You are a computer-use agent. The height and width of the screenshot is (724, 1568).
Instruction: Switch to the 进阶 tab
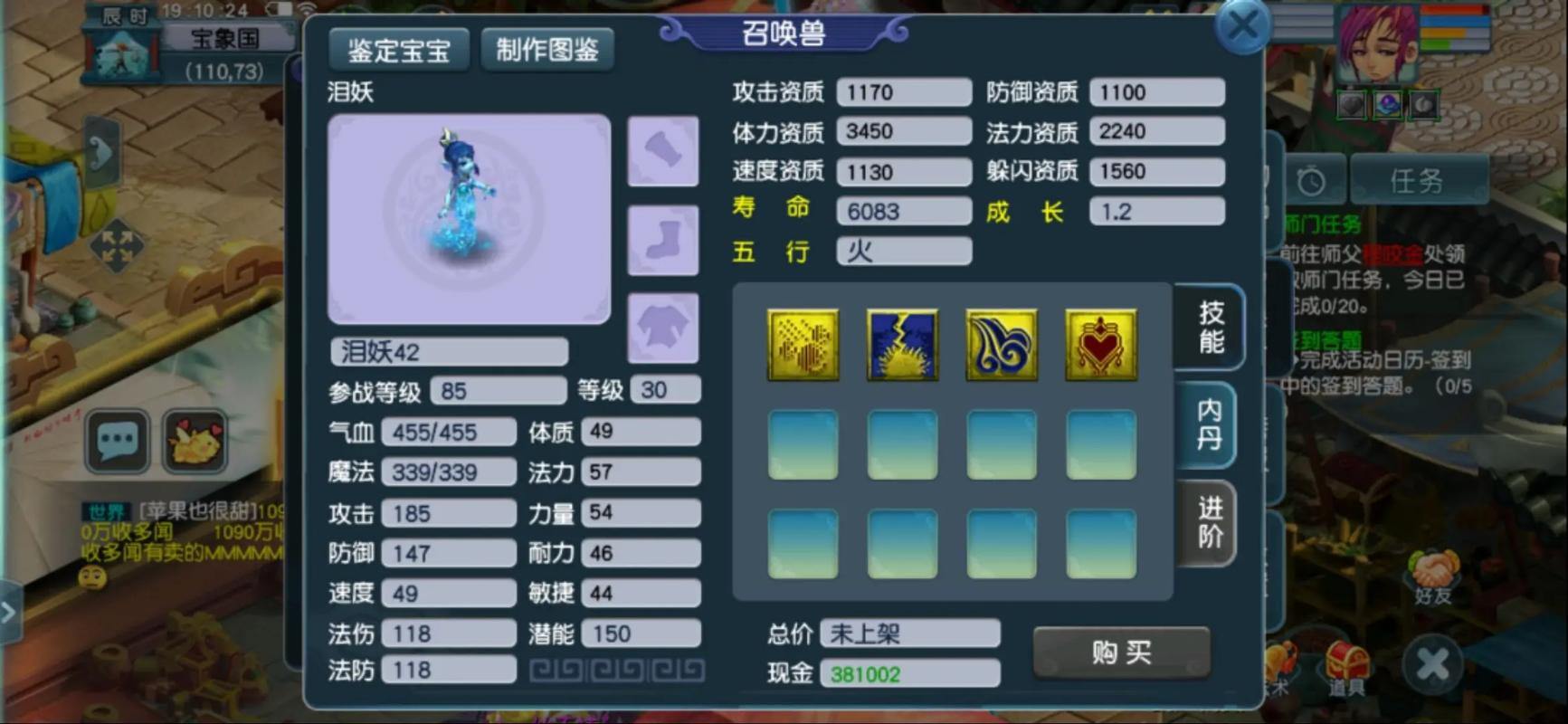click(x=1210, y=525)
